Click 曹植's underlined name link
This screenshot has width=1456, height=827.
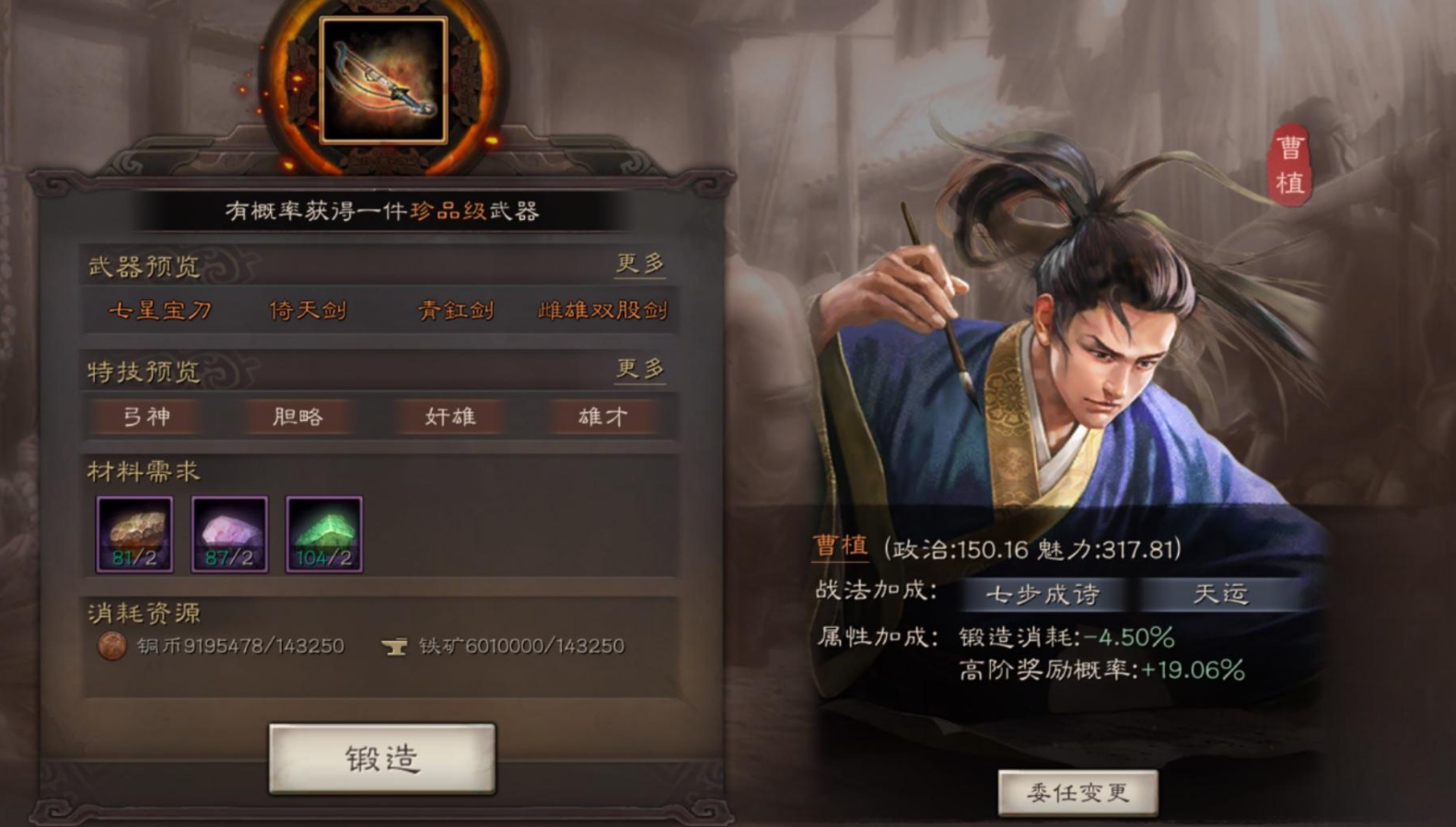point(841,545)
